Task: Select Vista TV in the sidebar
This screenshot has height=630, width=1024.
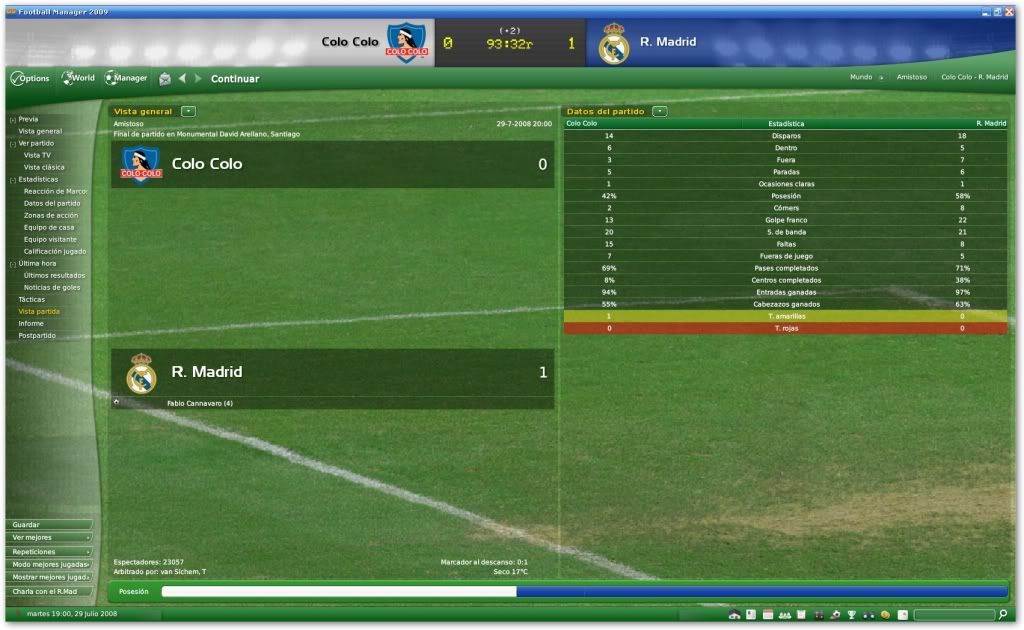Action: pos(38,155)
